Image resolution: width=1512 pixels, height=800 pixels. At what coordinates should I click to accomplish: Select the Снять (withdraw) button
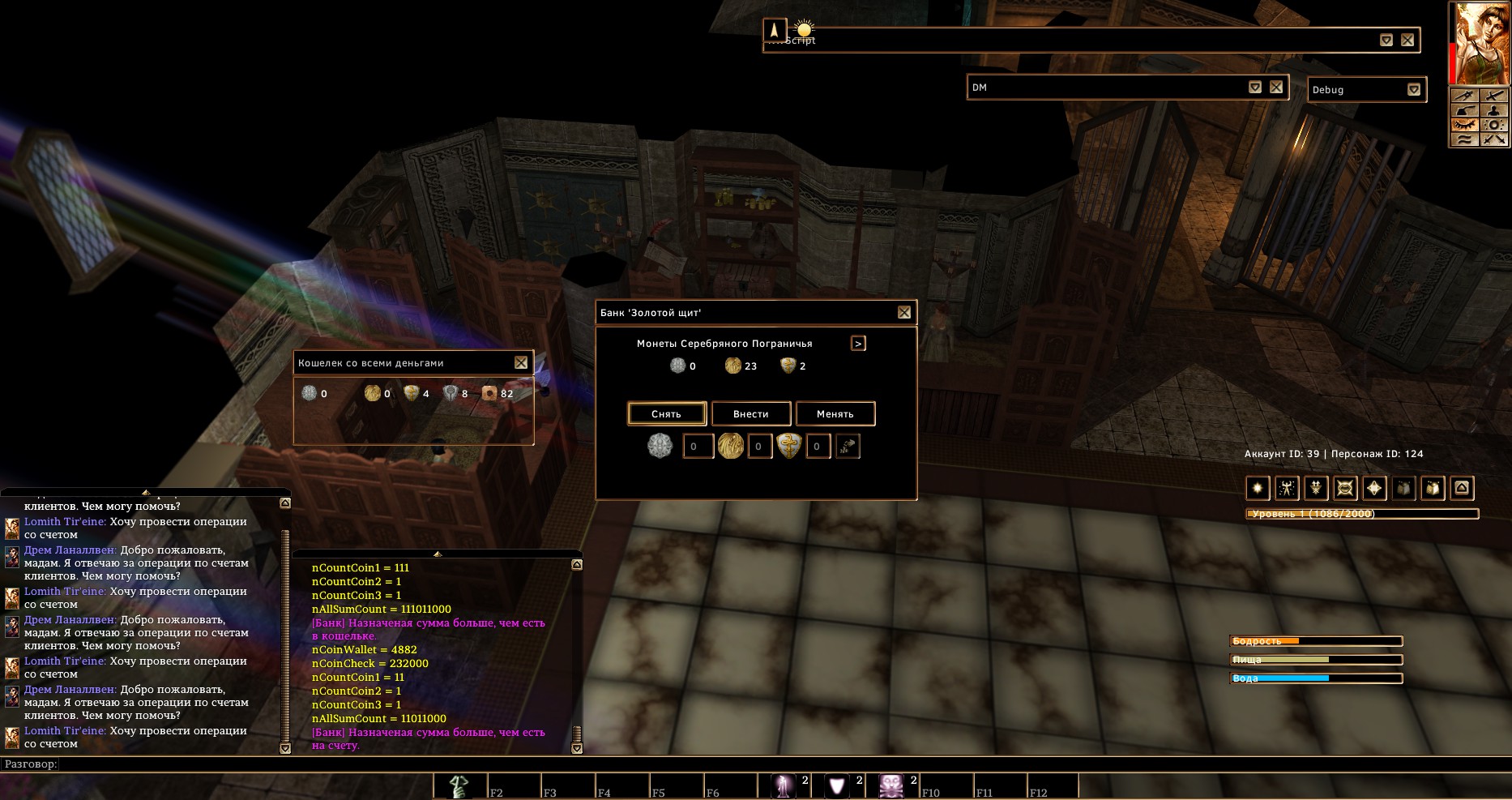coord(667,413)
